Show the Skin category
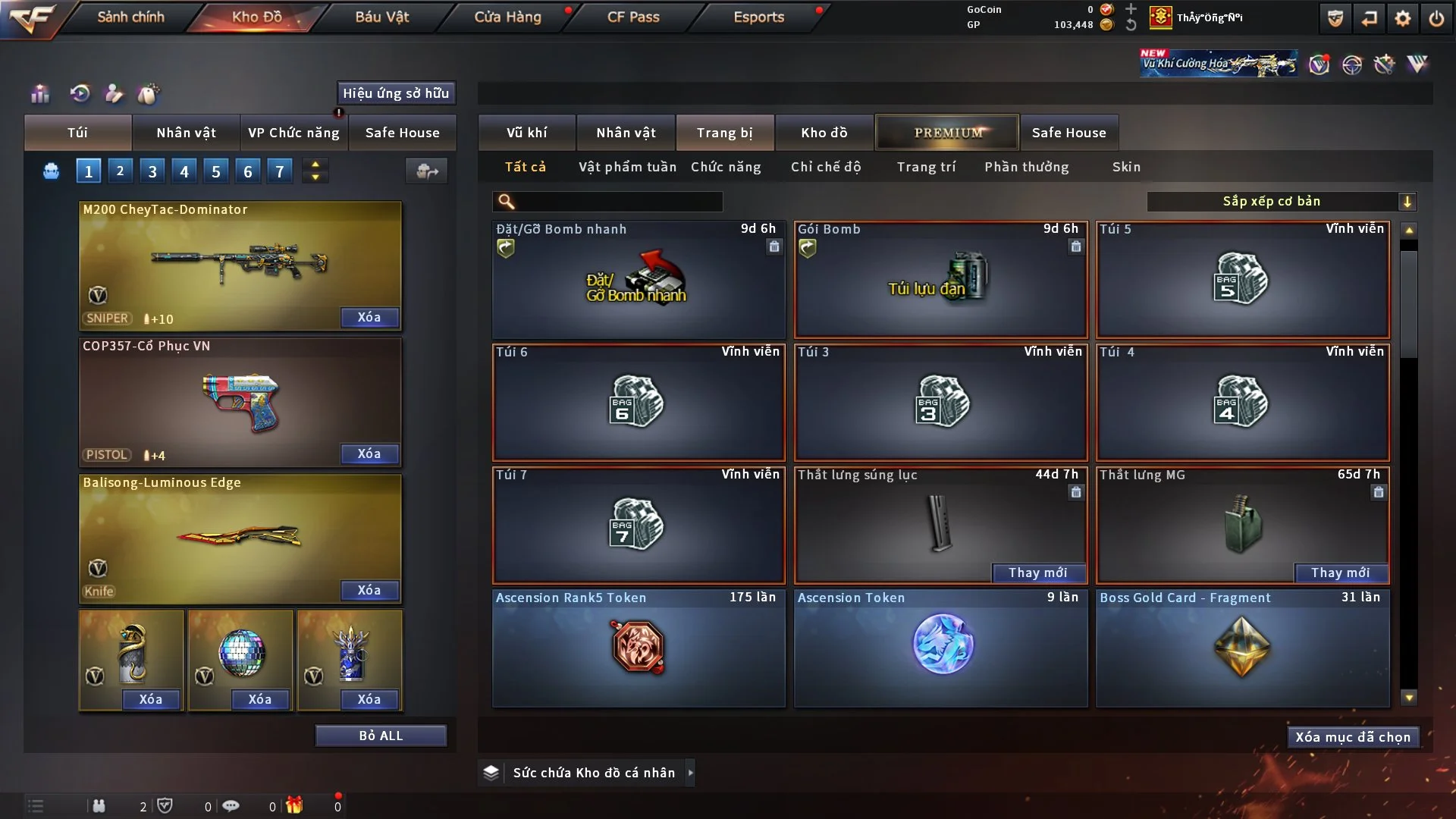 coord(1126,167)
